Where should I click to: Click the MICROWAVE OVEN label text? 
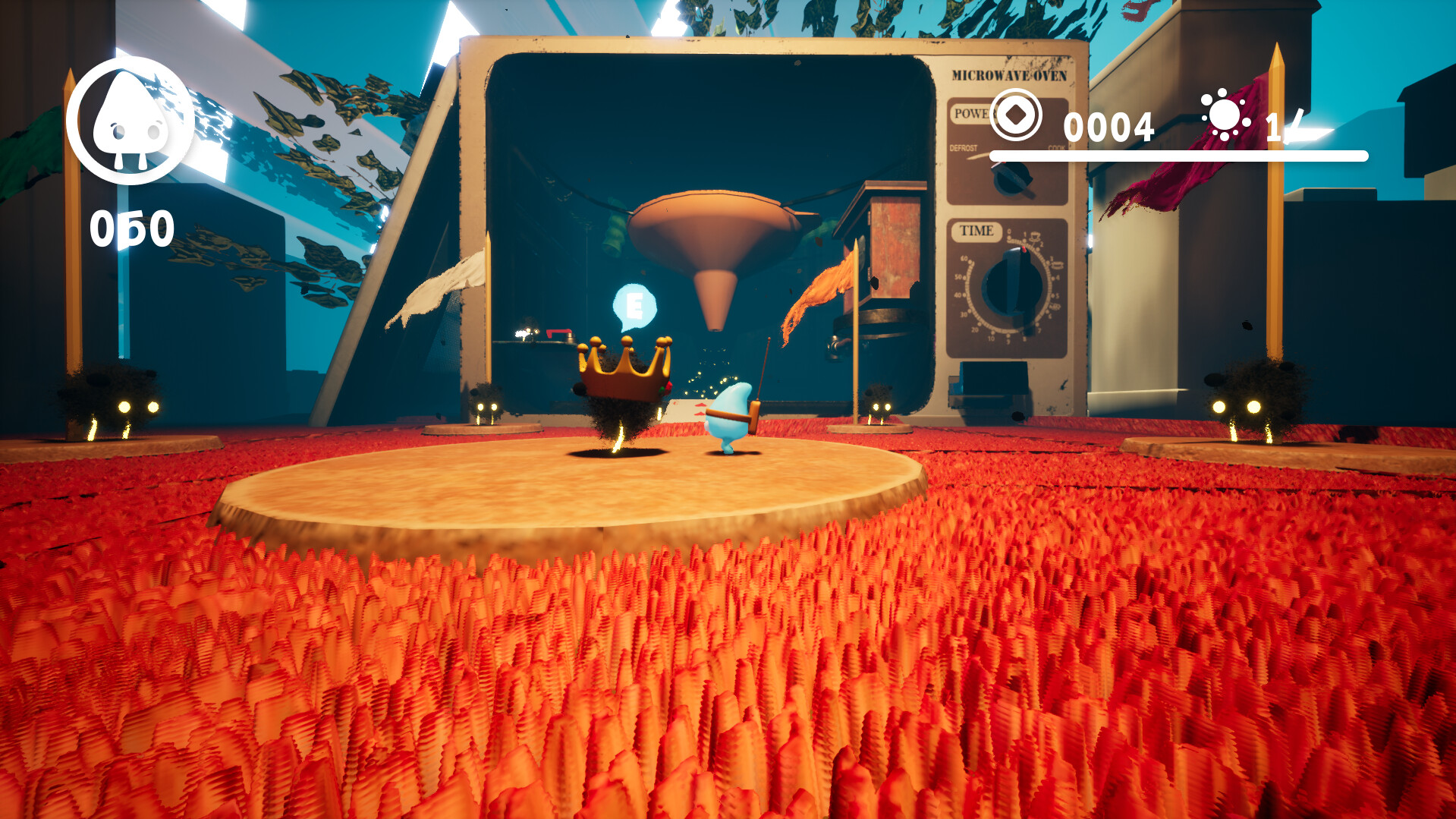tap(1010, 75)
